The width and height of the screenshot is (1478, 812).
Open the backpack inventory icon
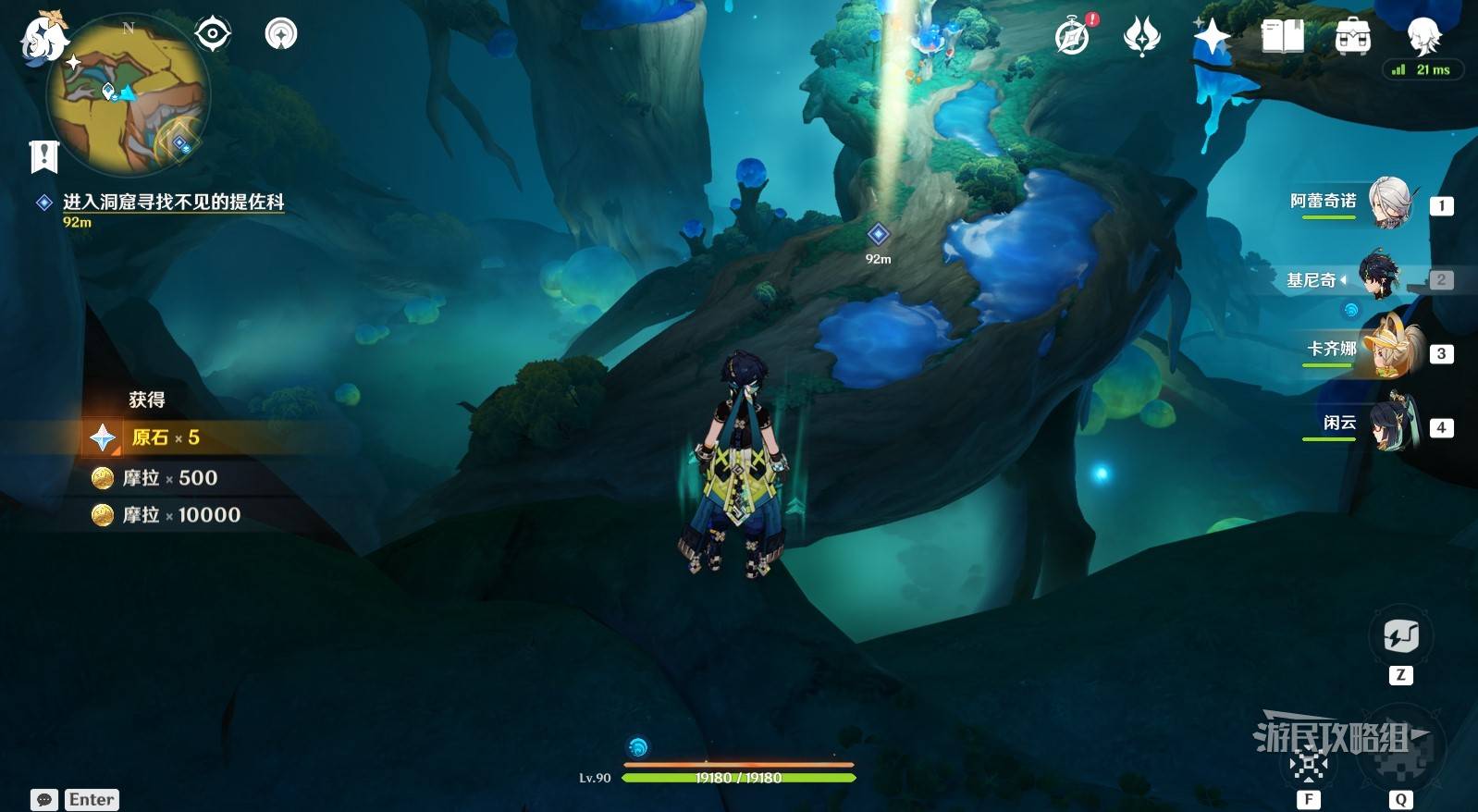tap(1352, 37)
